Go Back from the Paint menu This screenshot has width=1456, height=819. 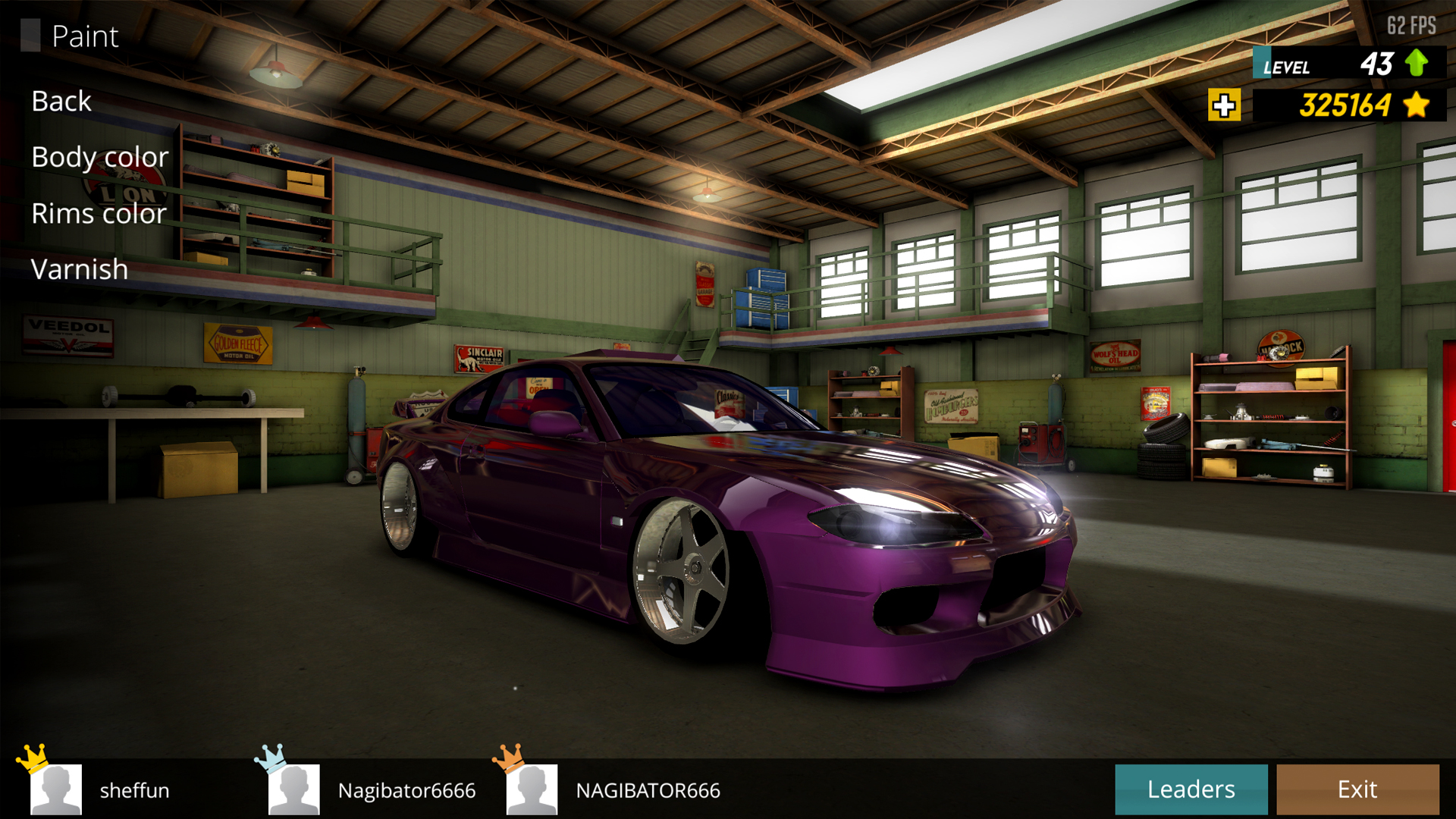(60, 101)
